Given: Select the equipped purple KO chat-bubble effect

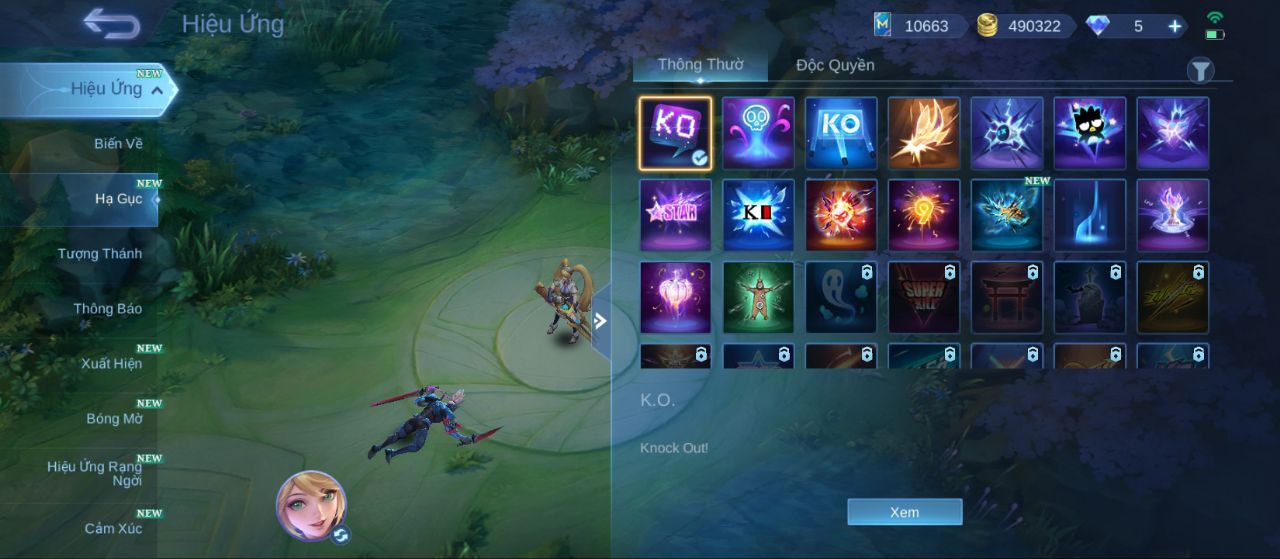Looking at the screenshot, I should 676,133.
